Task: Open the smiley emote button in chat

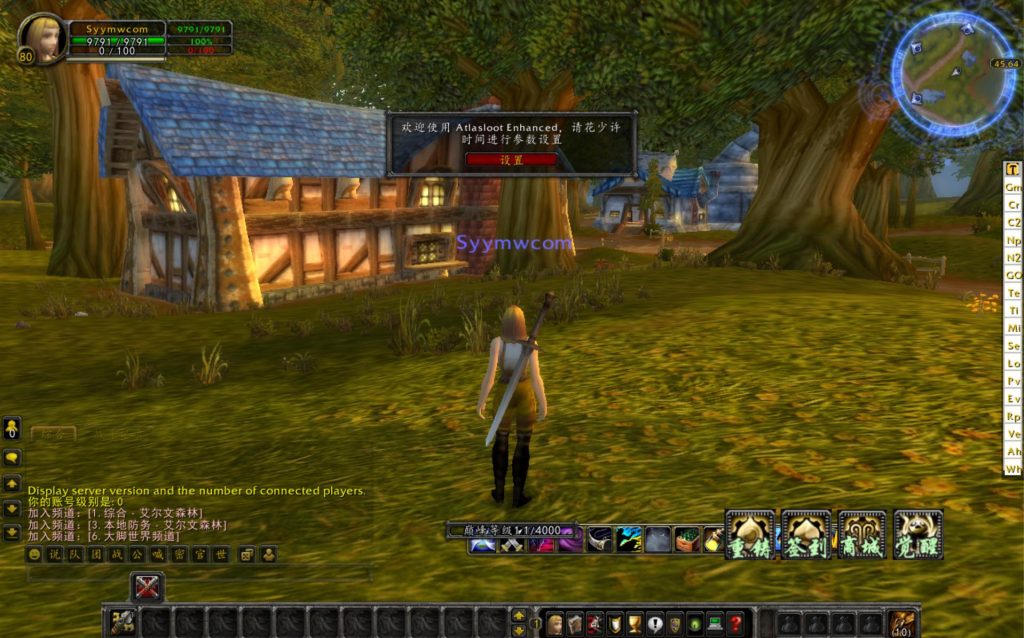Action: [x=35, y=554]
